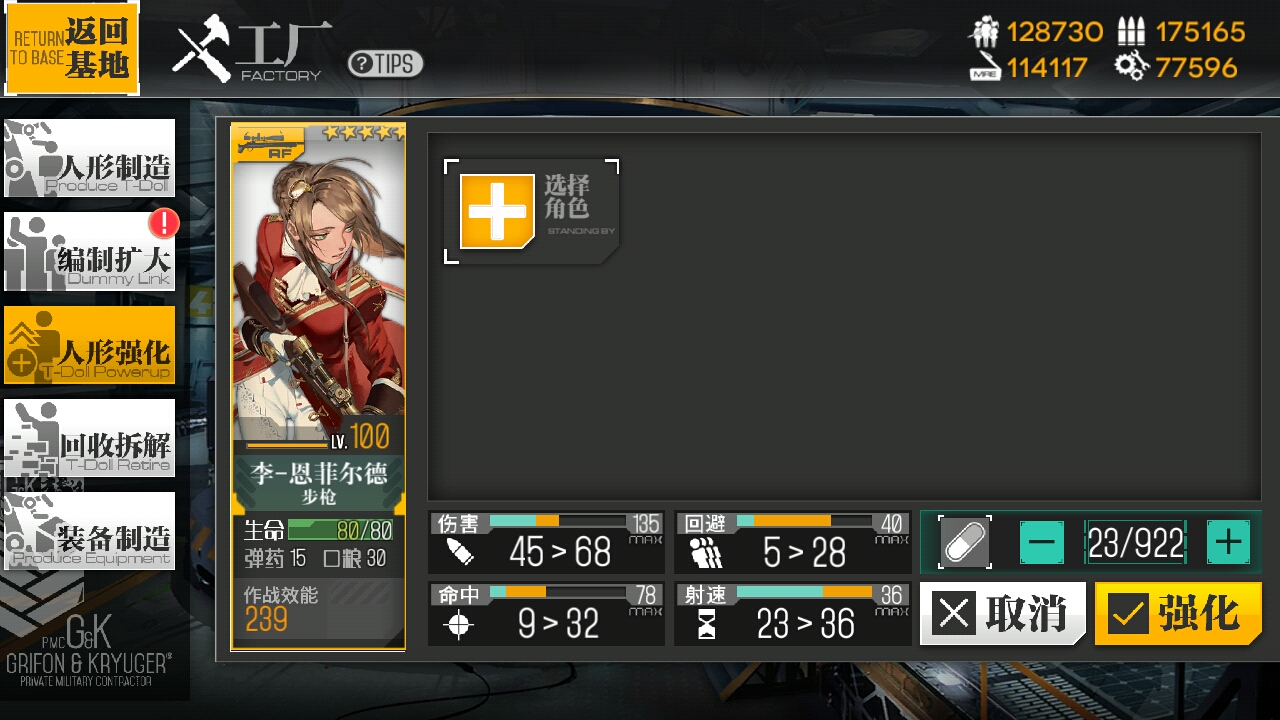Select the white capsule pill icon
Image resolution: width=1280 pixels, height=720 pixels.
click(x=965, y=543)
